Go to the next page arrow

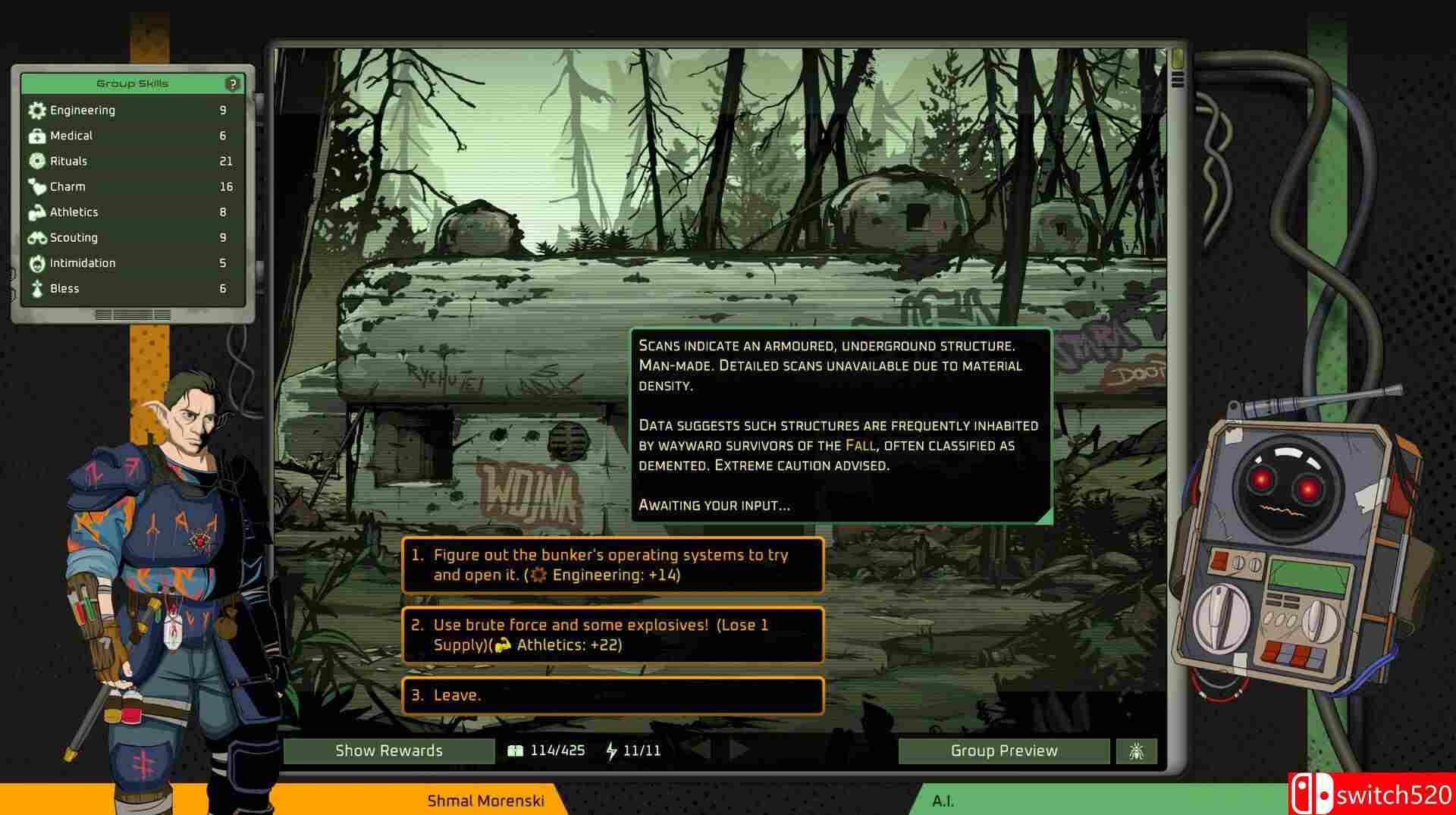pyautogui.click(x=739, y=750)
